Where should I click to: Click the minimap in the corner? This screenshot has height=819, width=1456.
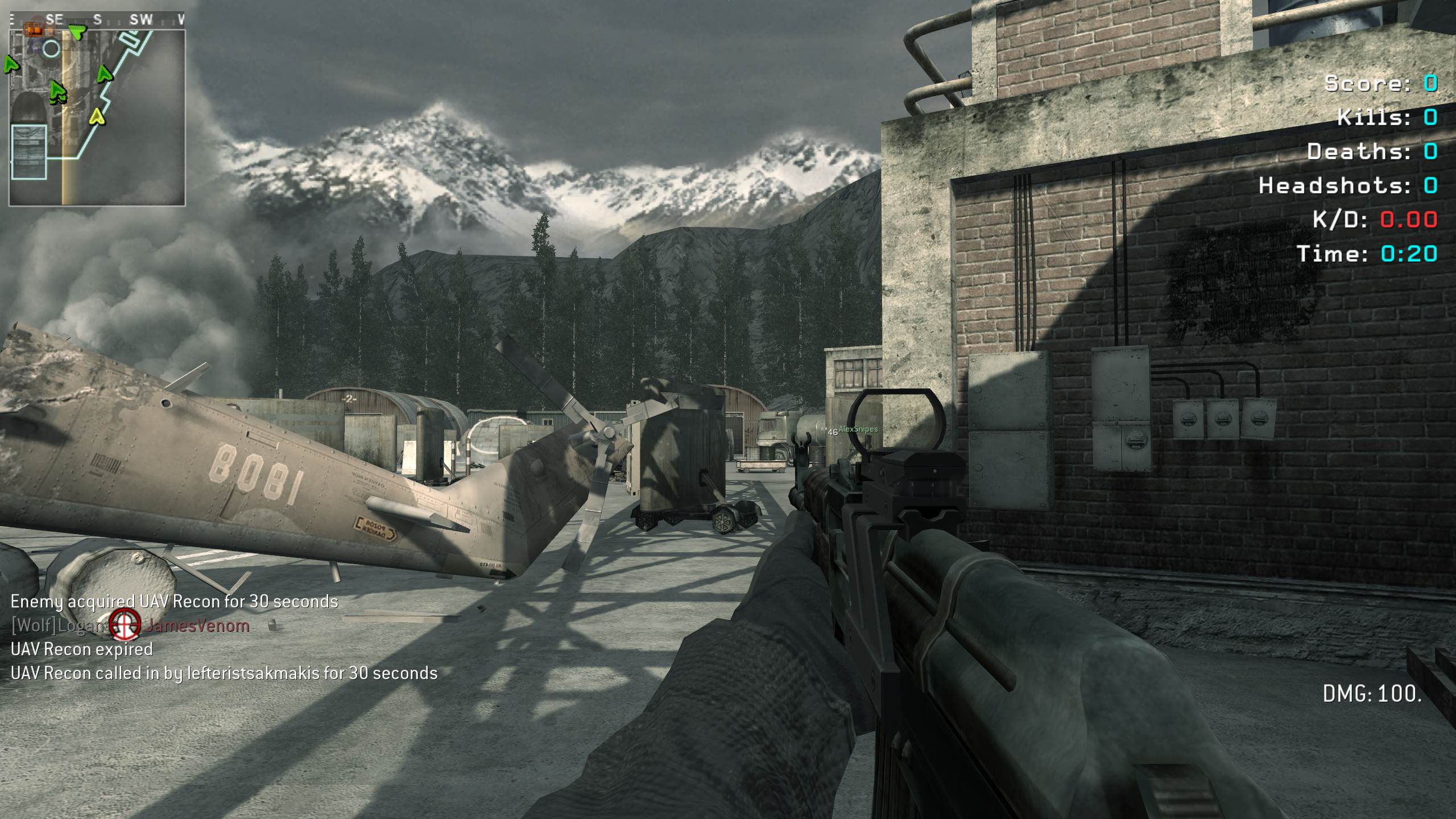[x=97, y=117]
